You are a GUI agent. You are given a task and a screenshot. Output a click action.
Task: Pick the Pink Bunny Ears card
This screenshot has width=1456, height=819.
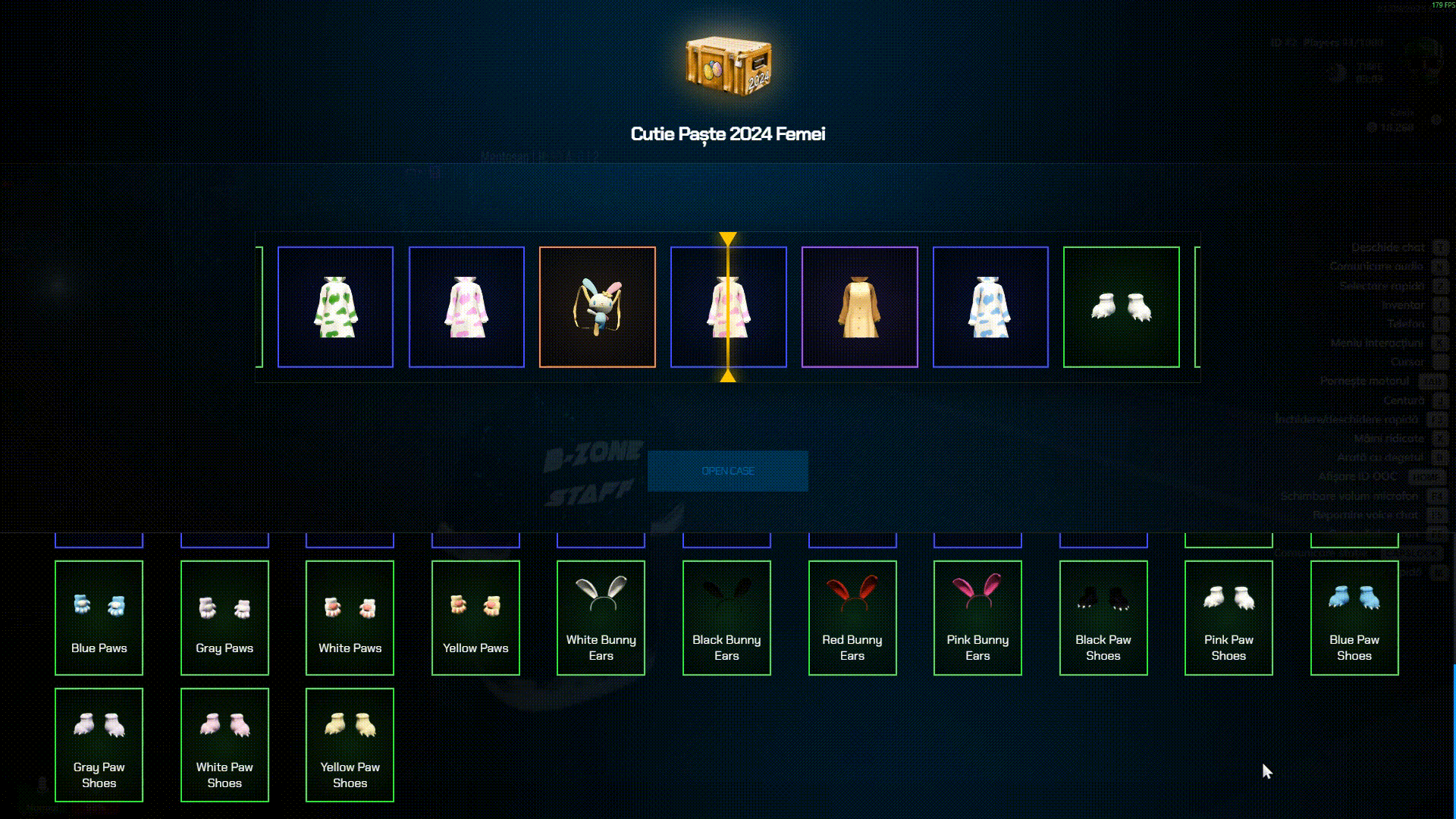tap(977, 617)
